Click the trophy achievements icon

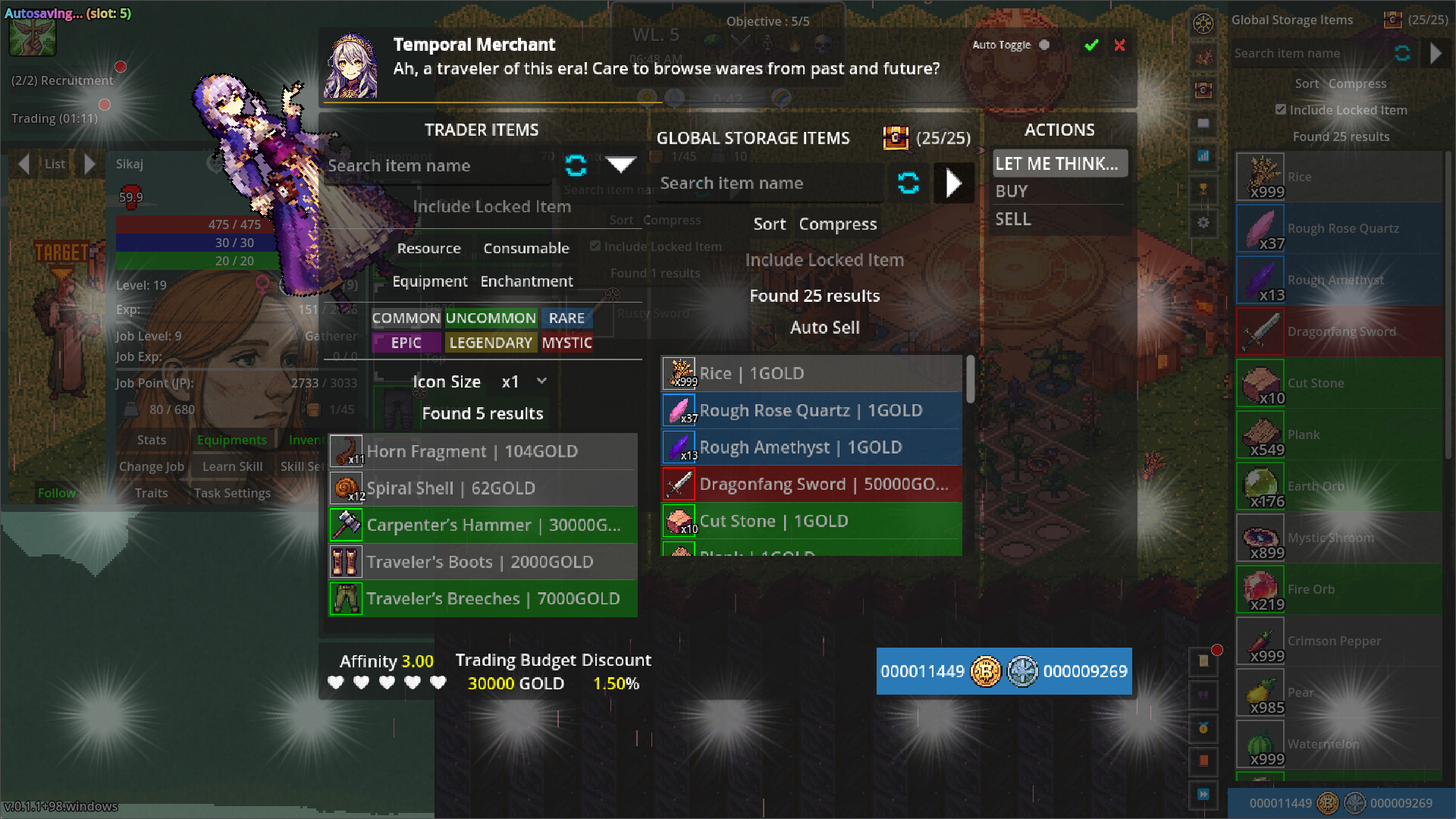pos(1203,190)
